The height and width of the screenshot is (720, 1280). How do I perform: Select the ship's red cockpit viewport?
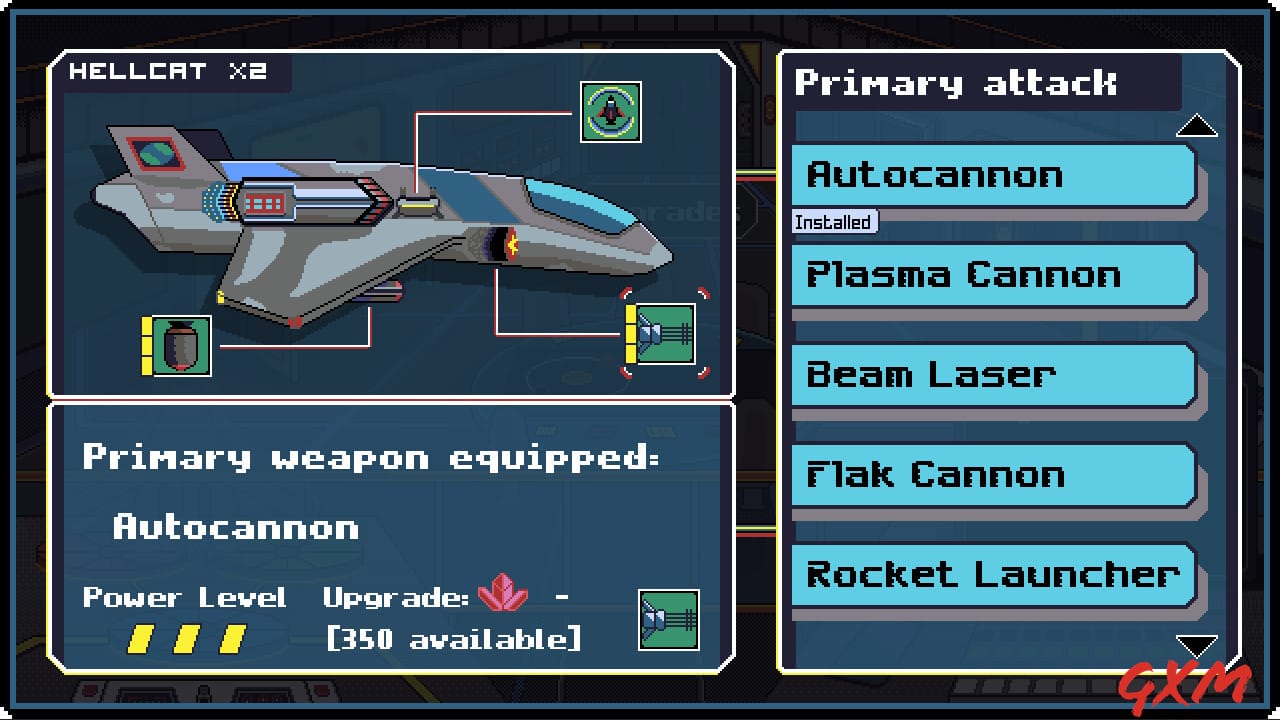pos(155,152)
